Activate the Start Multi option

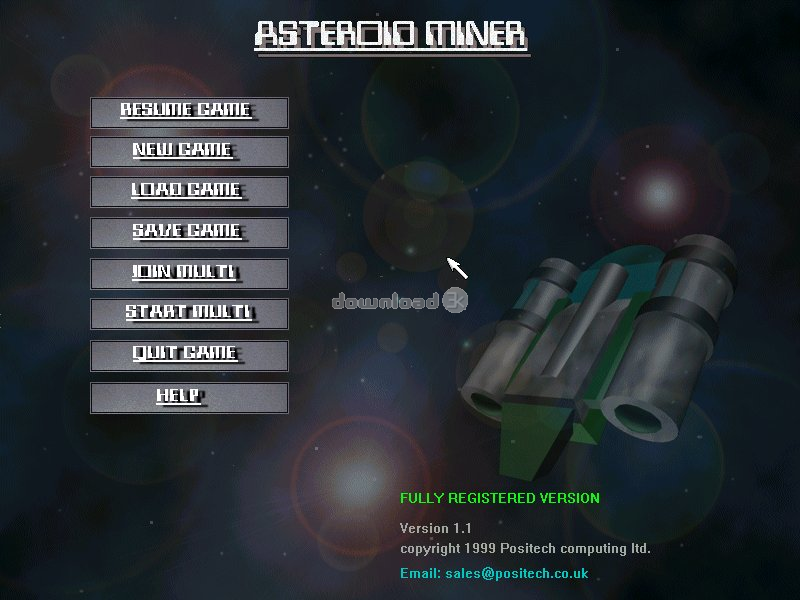[x=189, y=313]
